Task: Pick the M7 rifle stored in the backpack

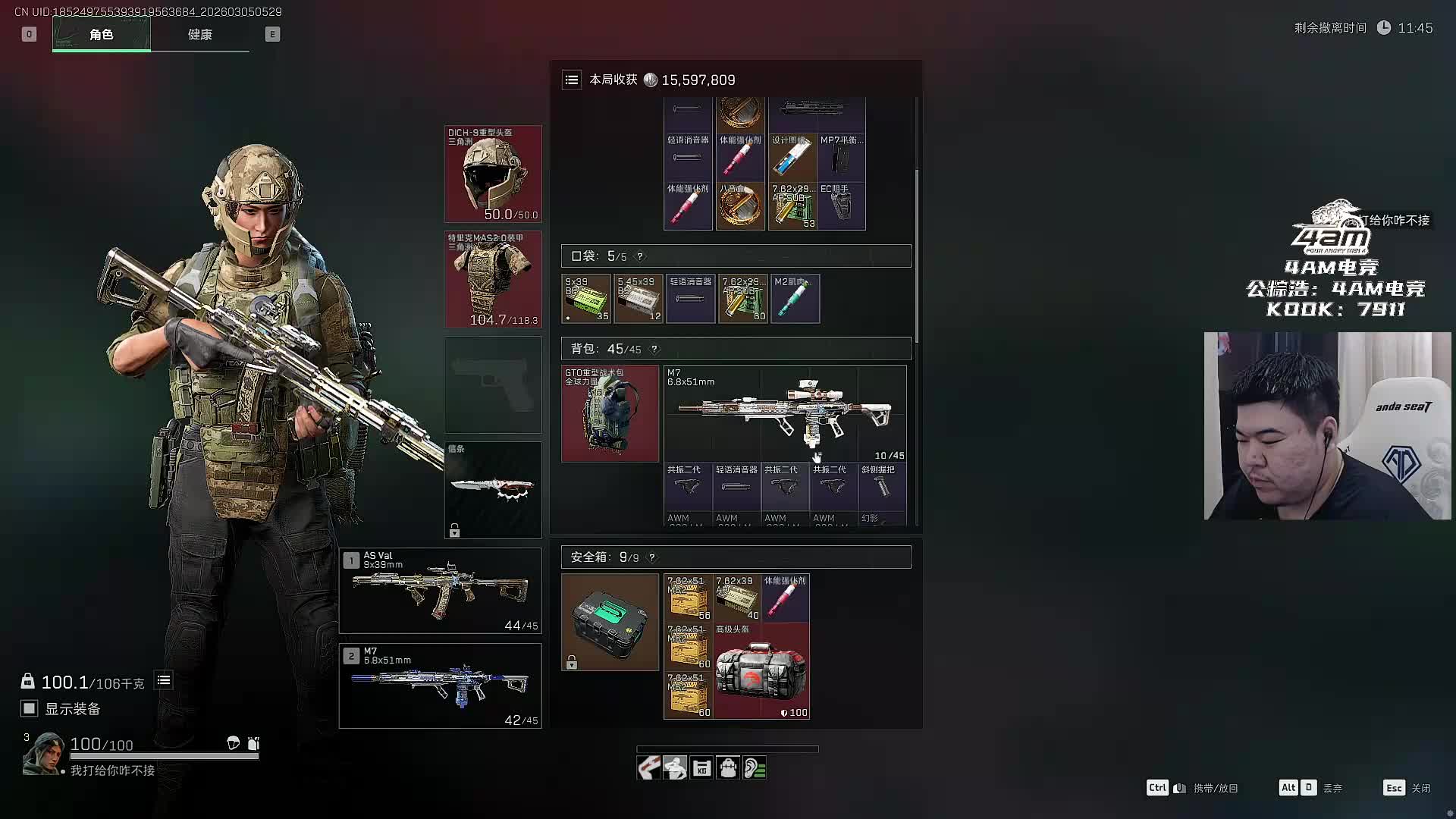Action: [785, 414]
